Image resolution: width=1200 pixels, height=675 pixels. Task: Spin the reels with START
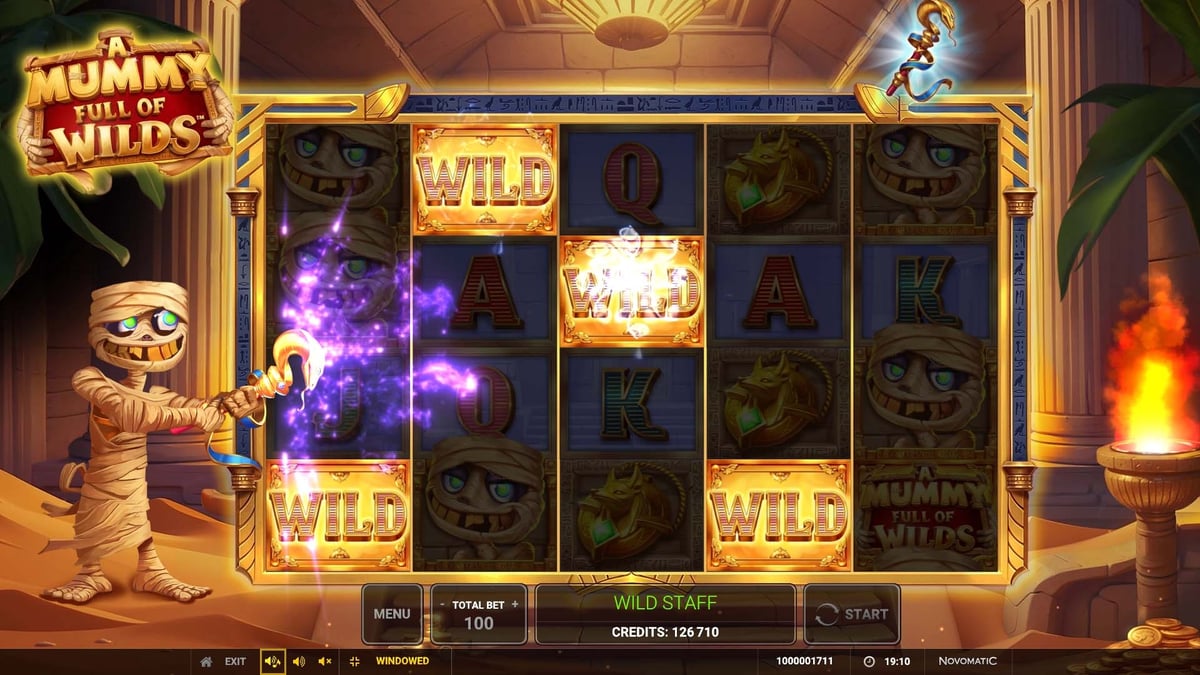pyautogui.click(x=852, y=614)
